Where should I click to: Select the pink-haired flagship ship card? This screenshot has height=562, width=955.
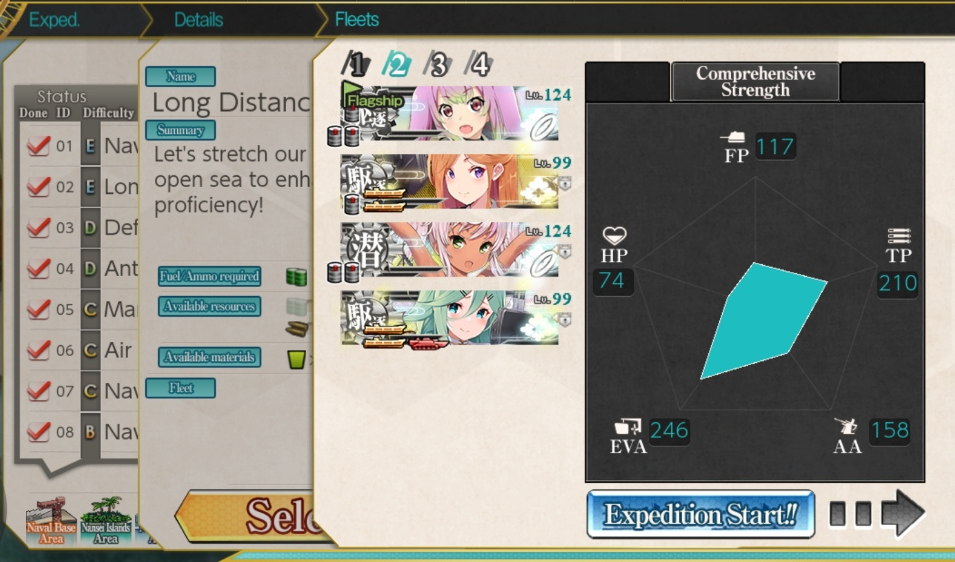click(449, 115)
